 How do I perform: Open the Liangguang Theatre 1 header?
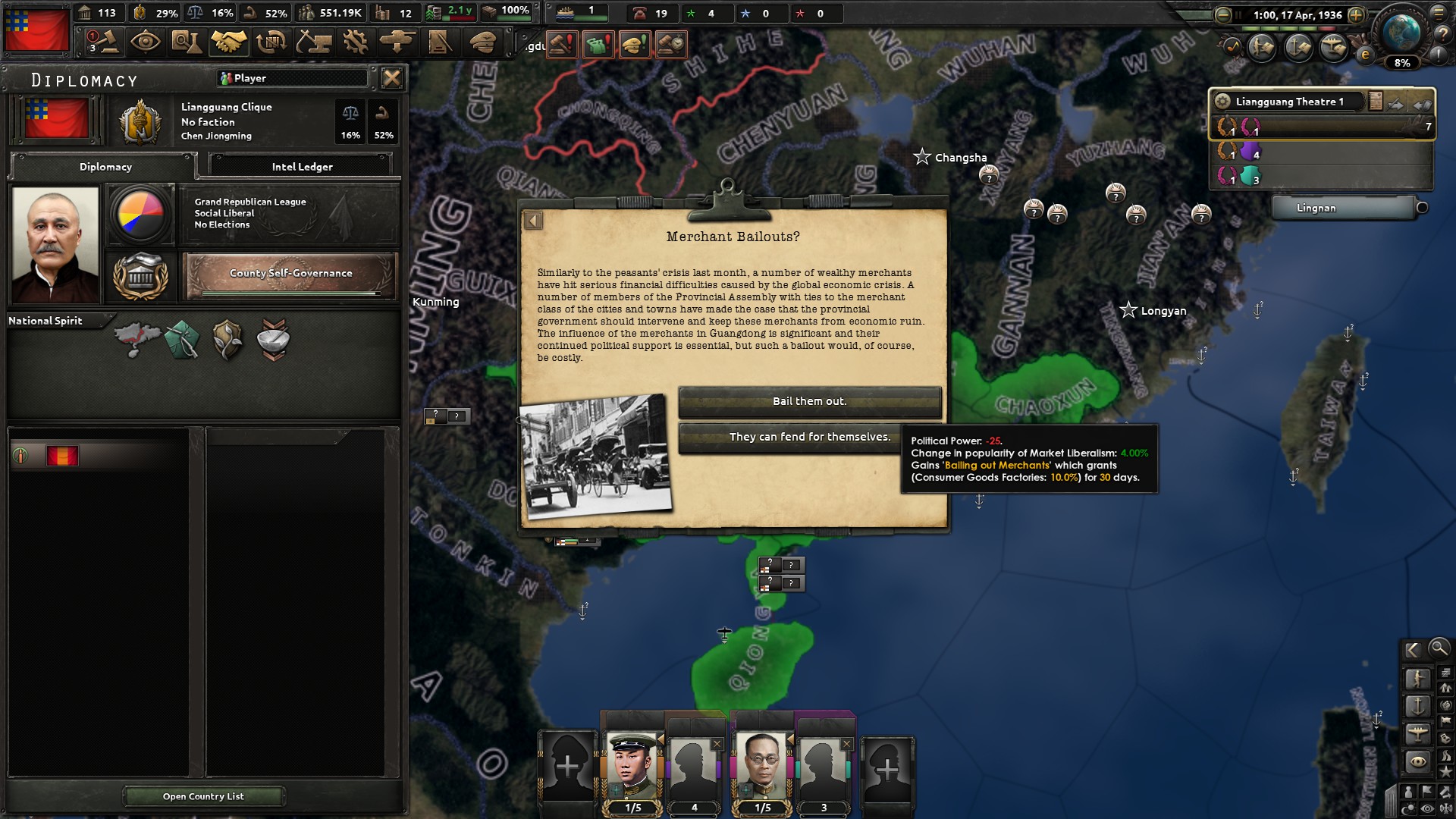click(1289, 102)
